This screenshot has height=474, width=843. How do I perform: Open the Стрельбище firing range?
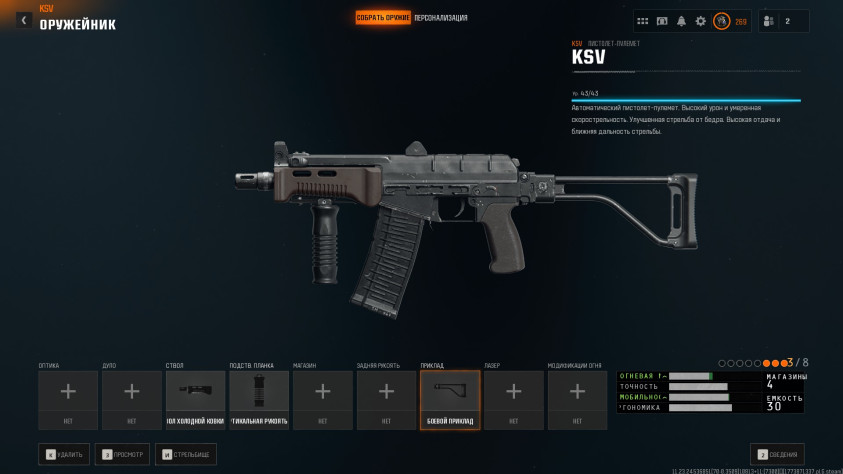[186, 454]
